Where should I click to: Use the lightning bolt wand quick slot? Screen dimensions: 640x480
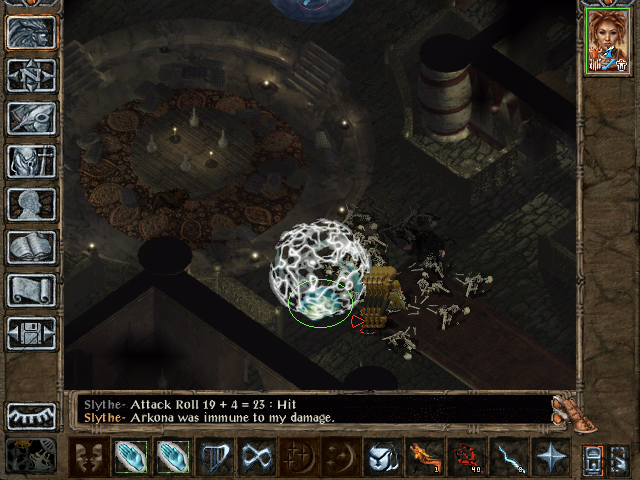click(508, 457)
